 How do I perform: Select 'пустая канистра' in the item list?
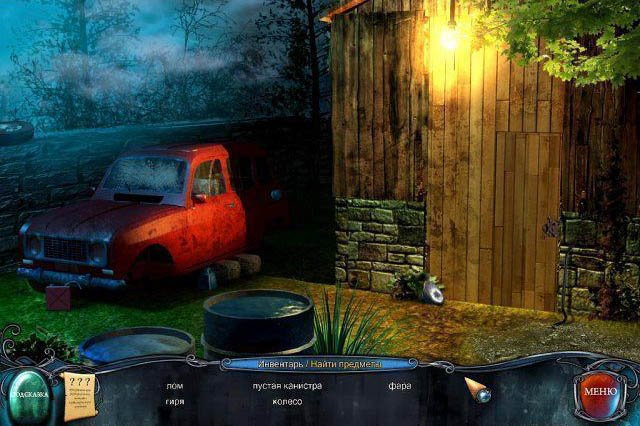[287, 385]
